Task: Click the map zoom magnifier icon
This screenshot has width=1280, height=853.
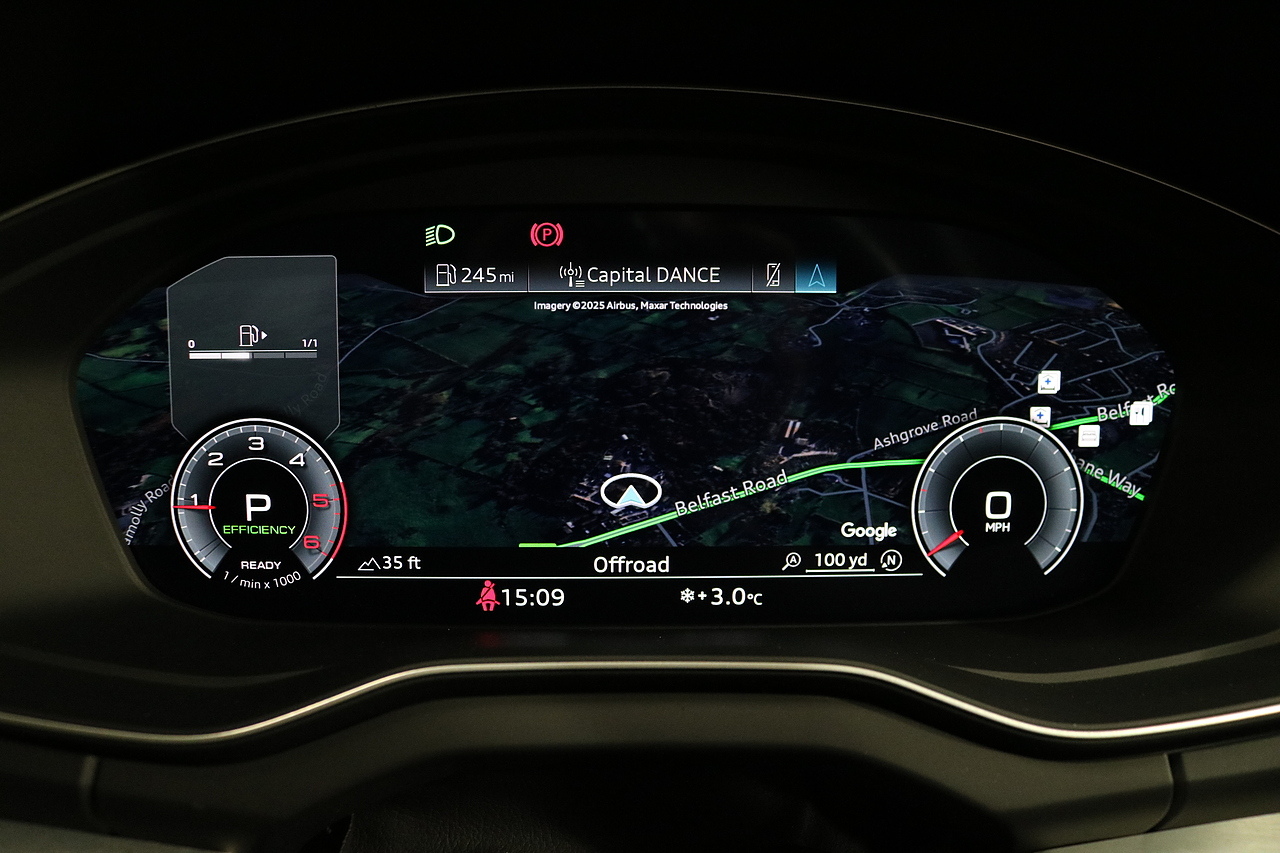Action: (x=792, y=561)
